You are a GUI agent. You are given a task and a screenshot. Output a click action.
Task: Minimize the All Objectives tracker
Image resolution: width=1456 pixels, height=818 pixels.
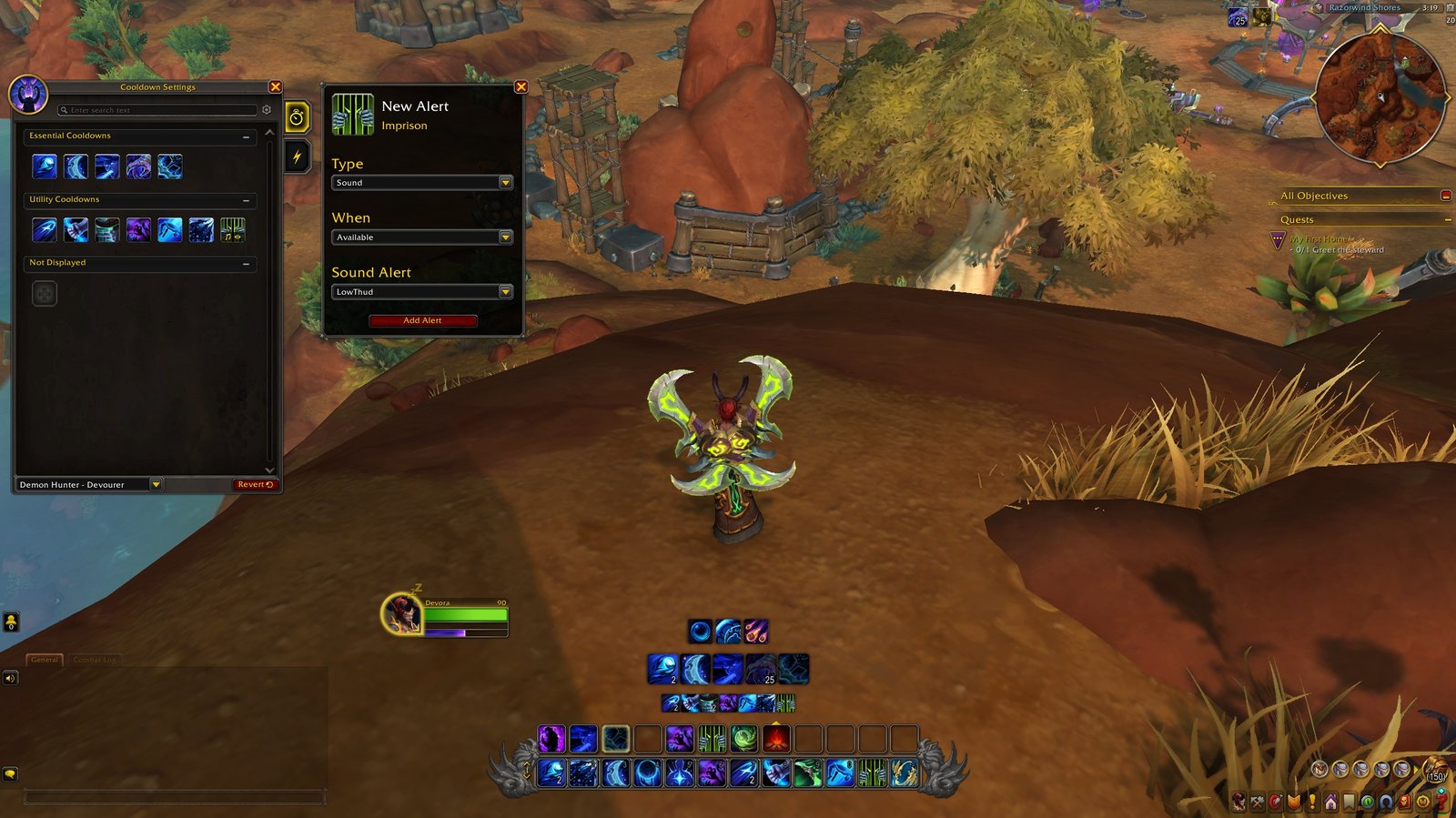point(1446,196)
